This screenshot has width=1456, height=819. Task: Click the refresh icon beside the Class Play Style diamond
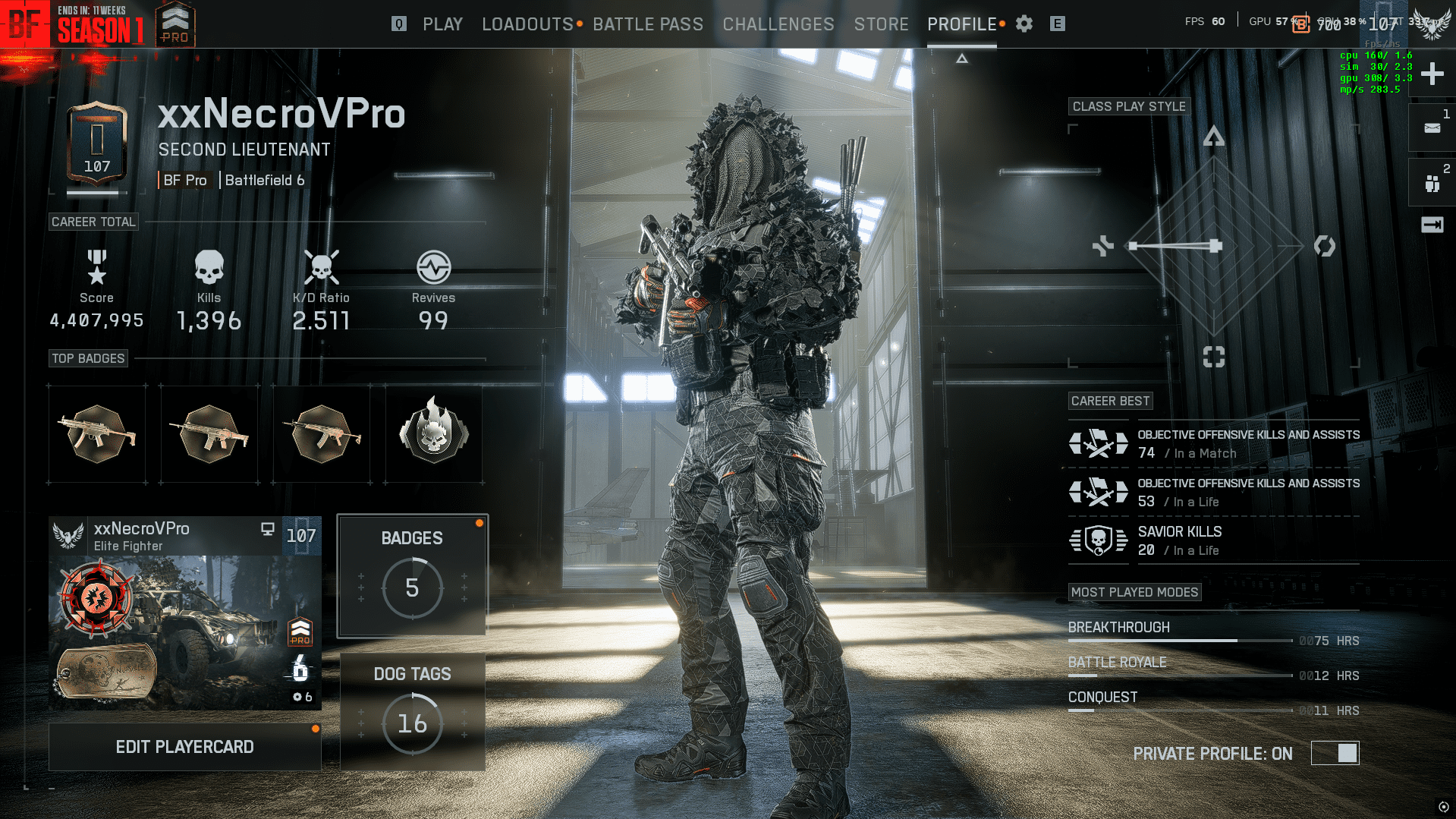click(x=1325, y=245)
